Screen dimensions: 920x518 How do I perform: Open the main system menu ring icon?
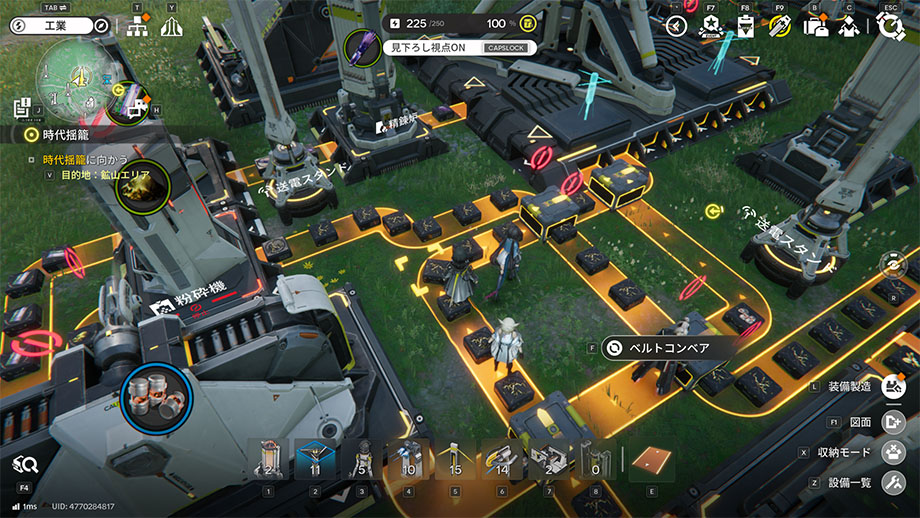tap(889, 27)
